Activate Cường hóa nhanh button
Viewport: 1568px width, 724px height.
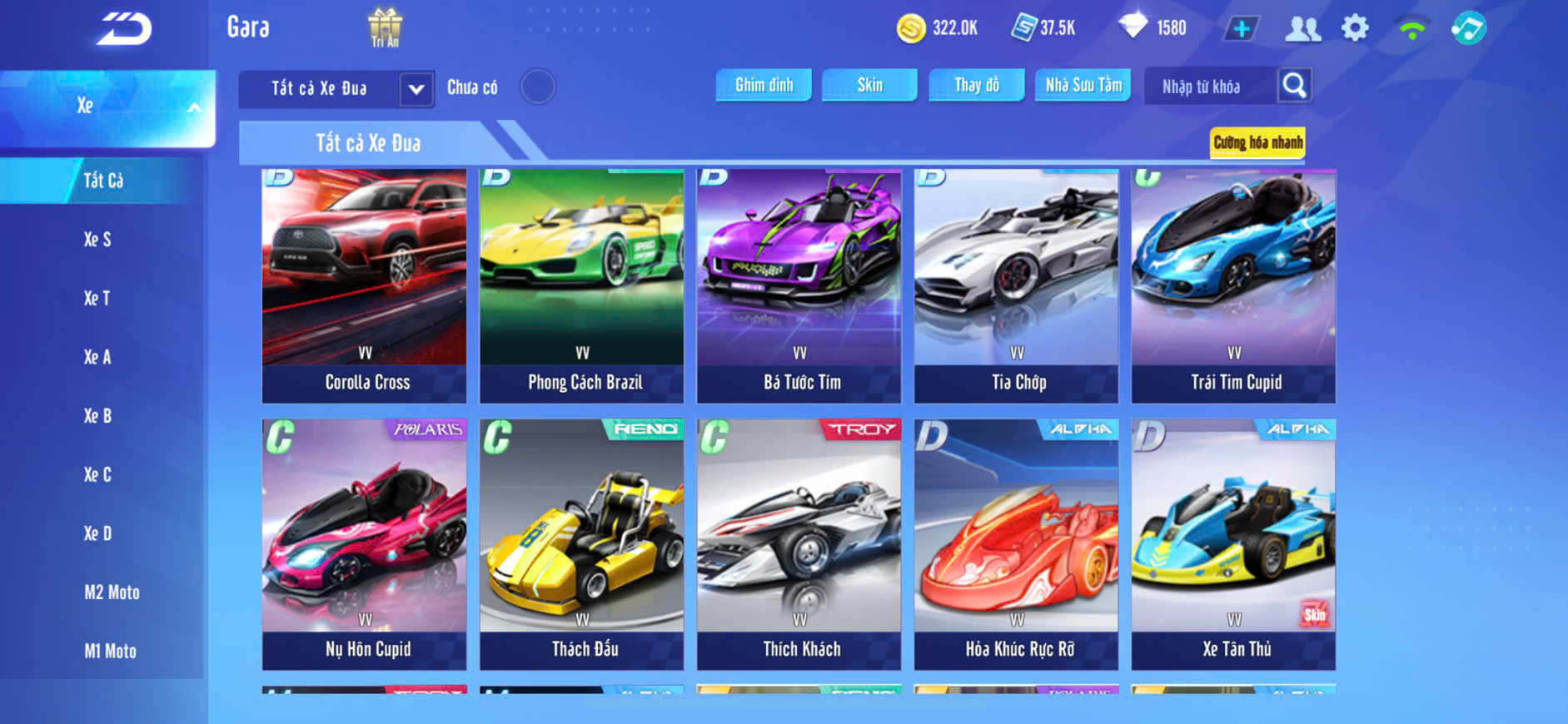pyautogui.click(x=1257, y=143)
